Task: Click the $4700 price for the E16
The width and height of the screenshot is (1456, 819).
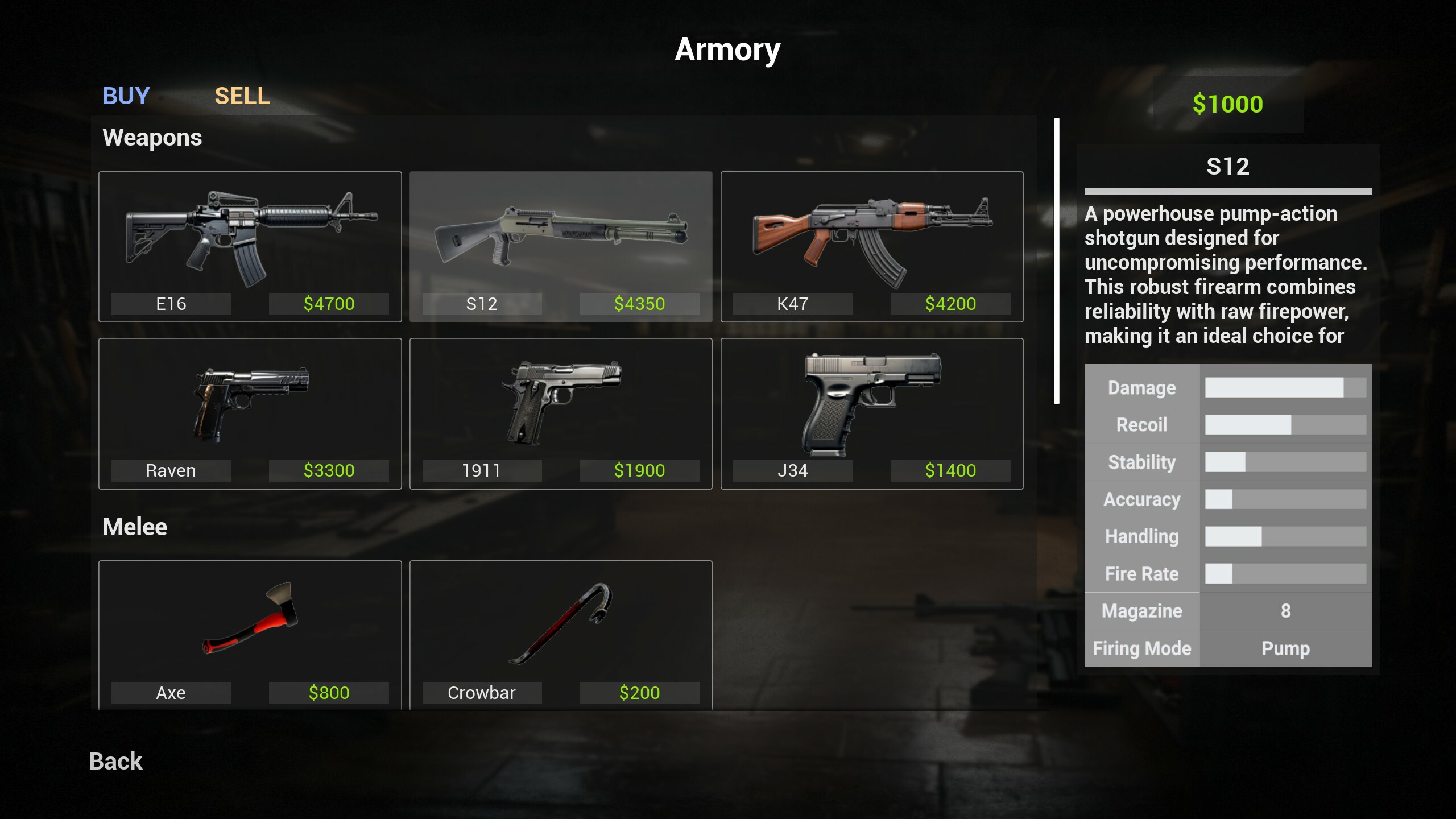Action: (329, 304)
